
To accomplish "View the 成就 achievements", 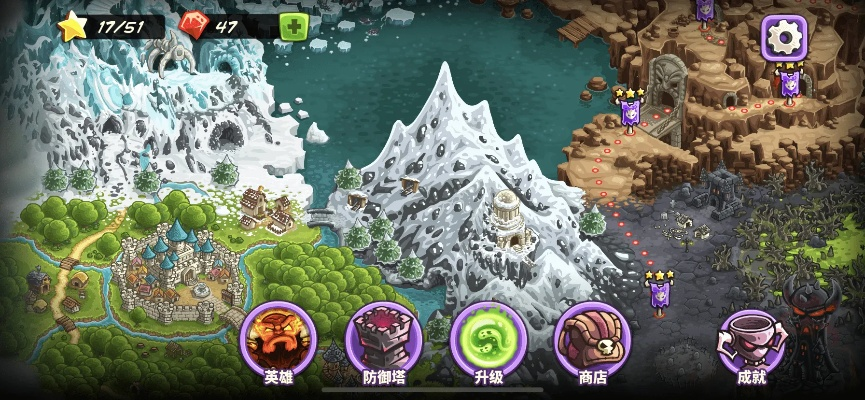I will 751,340.
